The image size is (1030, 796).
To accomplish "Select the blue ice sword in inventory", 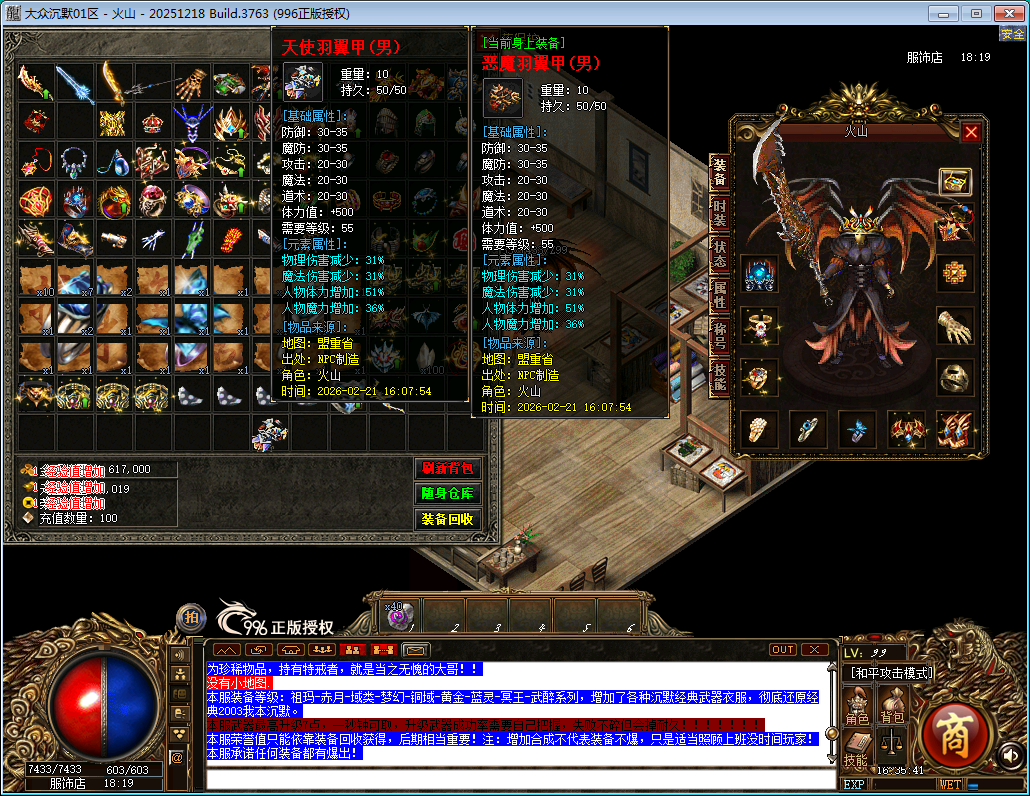I will [x=74, y=84].
